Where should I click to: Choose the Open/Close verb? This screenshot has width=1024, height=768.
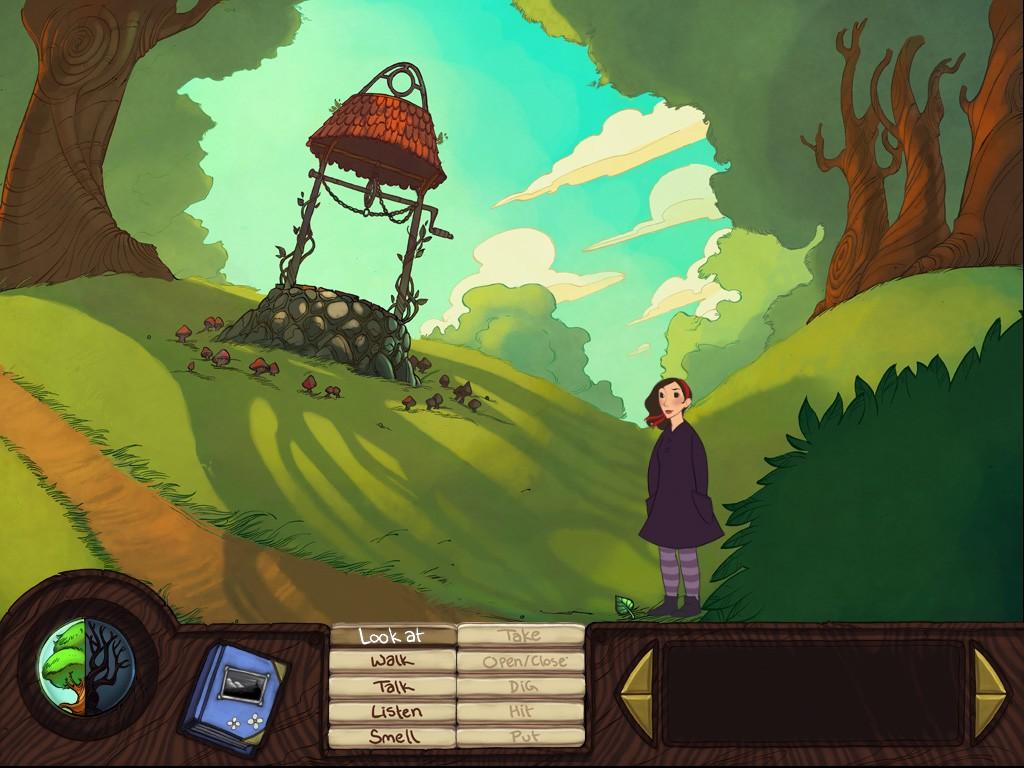pyautogui.click(x=520, y=661)
